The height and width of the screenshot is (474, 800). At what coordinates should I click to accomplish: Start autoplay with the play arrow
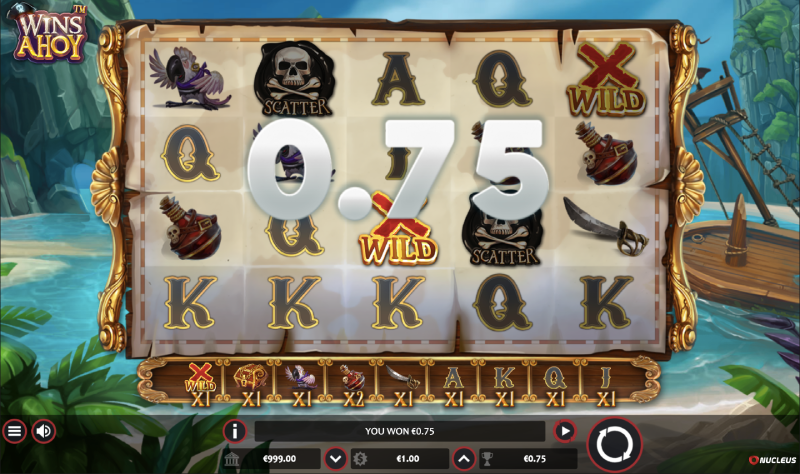565,431
